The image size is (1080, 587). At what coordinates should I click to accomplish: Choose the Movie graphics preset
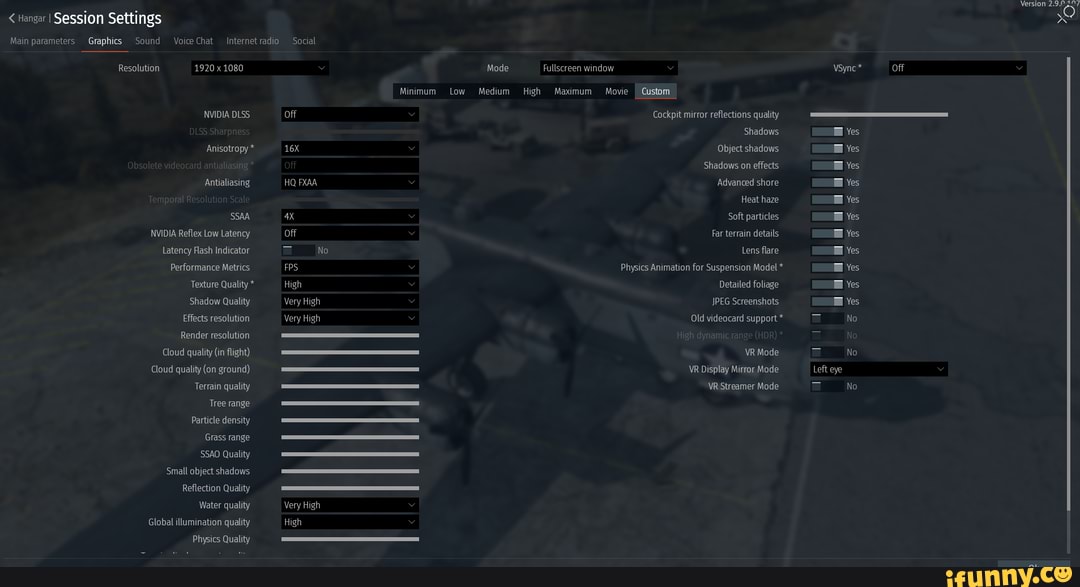click(617, 91)
